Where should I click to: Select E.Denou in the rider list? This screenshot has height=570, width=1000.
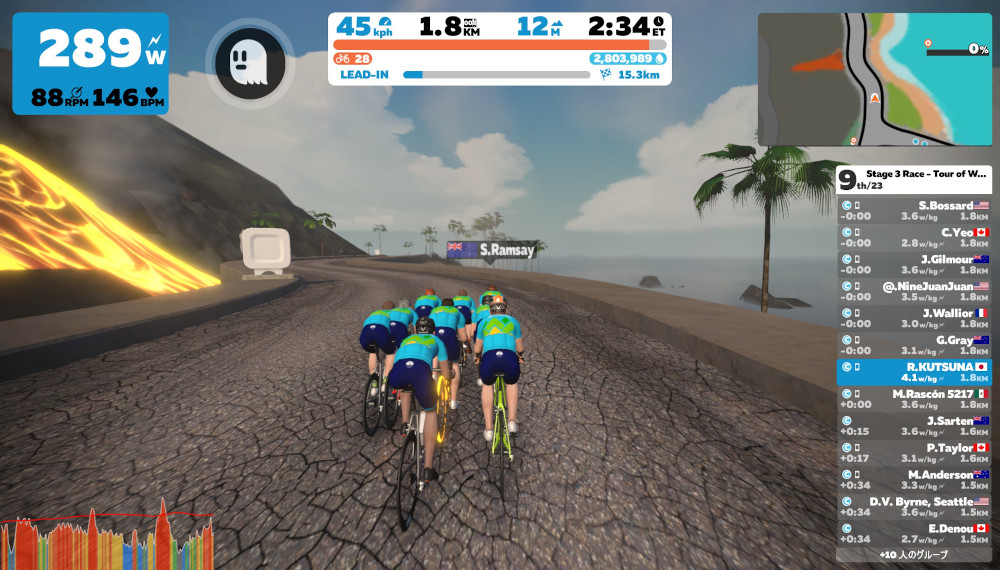[x=913, y=533]
